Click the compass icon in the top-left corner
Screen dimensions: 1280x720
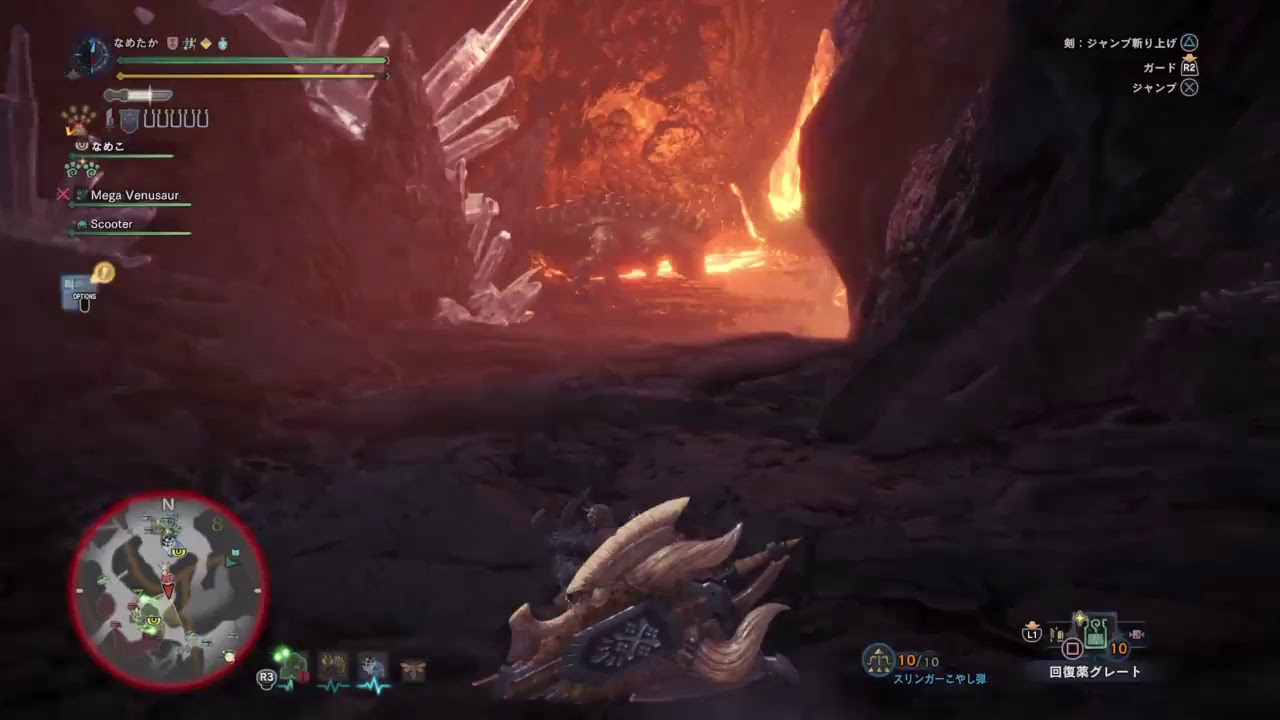coord(91,56)
